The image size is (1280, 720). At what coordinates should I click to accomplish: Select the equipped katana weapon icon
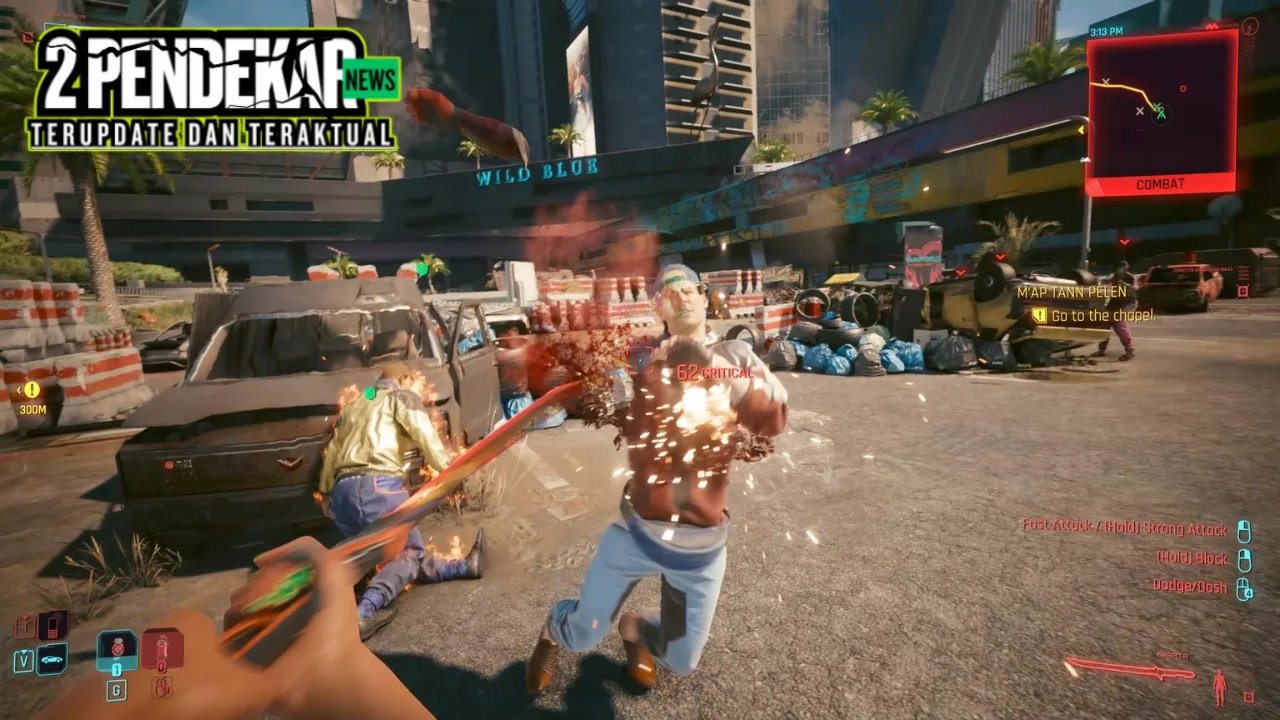click(x=1128, y=670)
